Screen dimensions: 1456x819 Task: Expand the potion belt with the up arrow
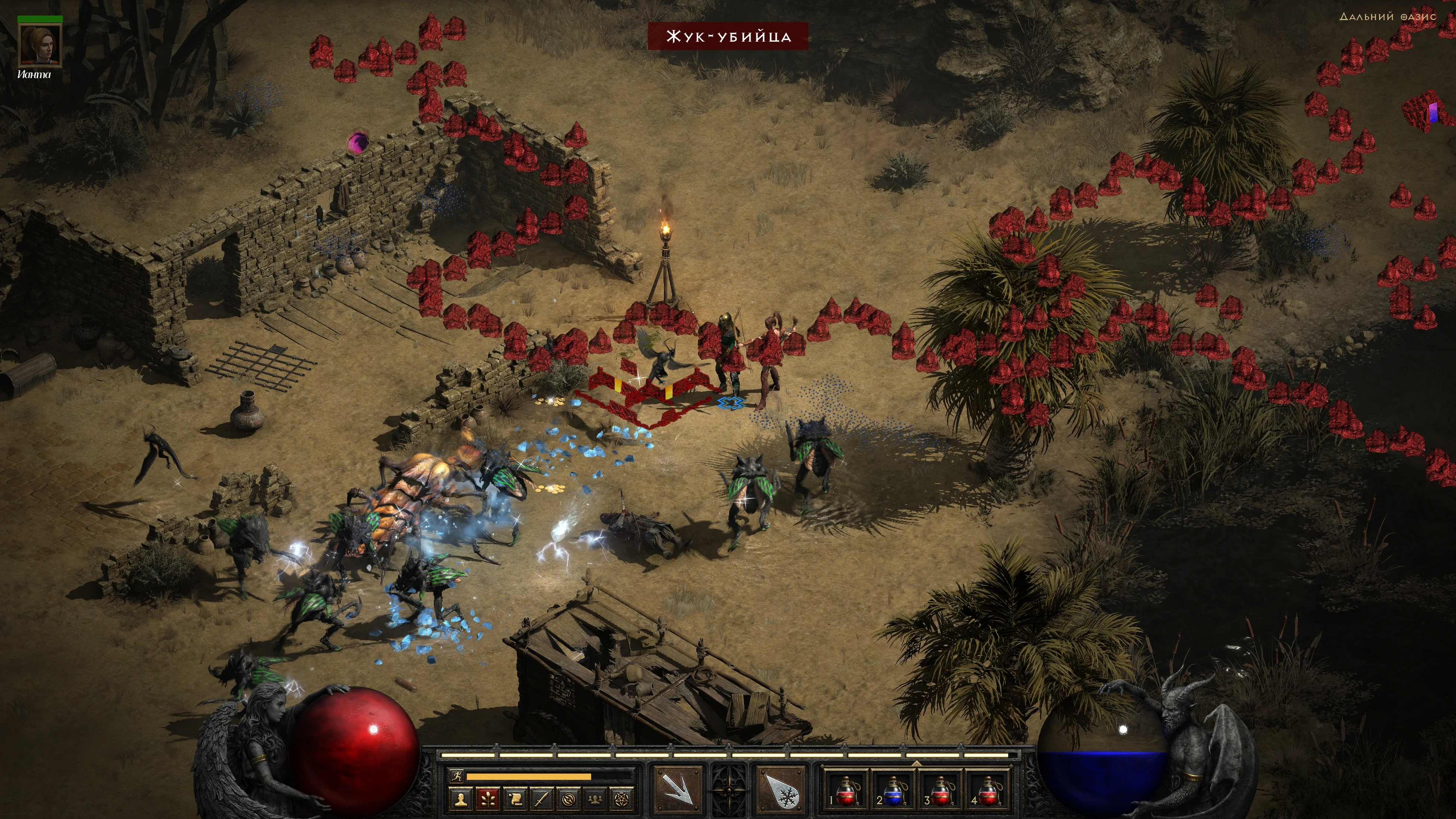coord(916,763)
